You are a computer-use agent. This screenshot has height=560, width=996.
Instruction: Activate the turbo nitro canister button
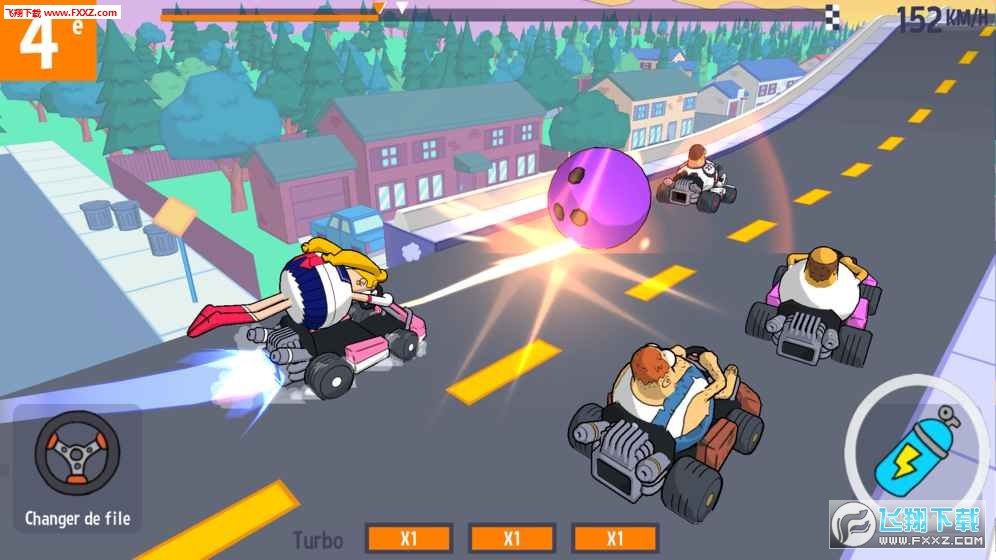point(912,452)
